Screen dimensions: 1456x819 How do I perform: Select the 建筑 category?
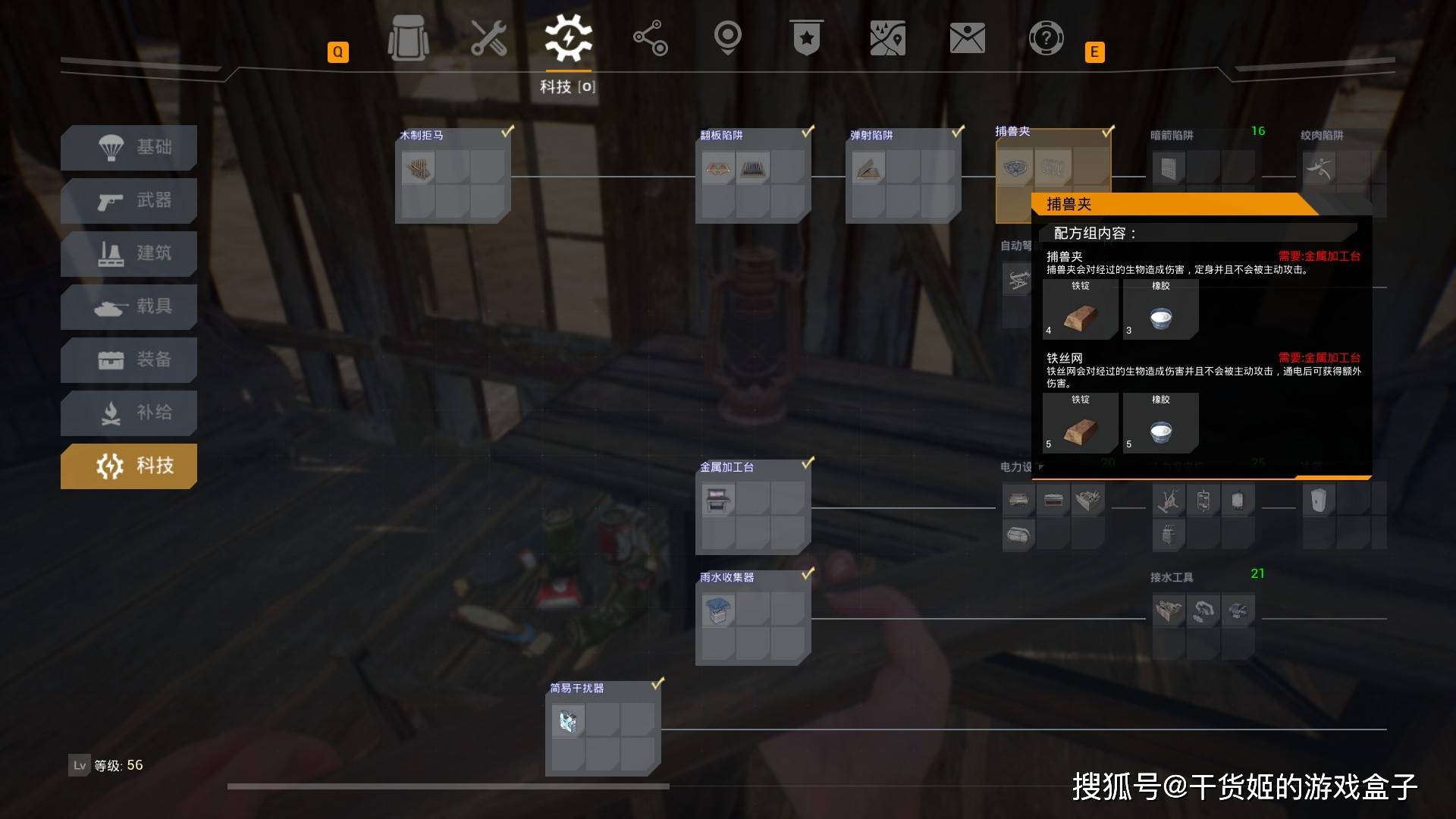(129, 253)
